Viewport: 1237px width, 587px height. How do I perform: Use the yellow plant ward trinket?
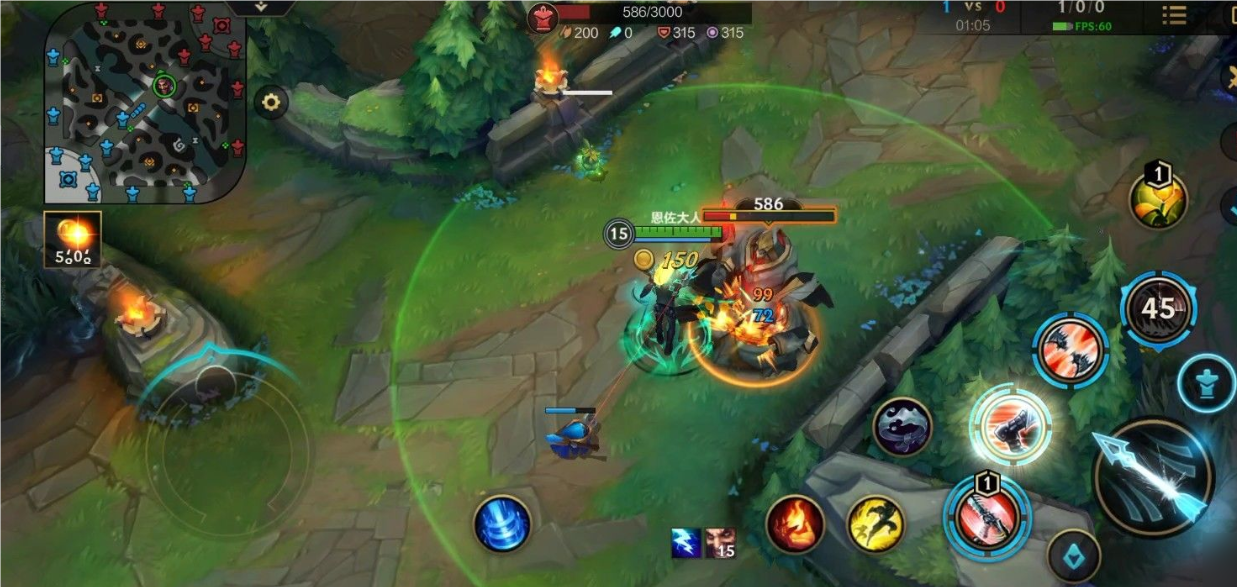pyautogui.click(x=1158, y=199)
